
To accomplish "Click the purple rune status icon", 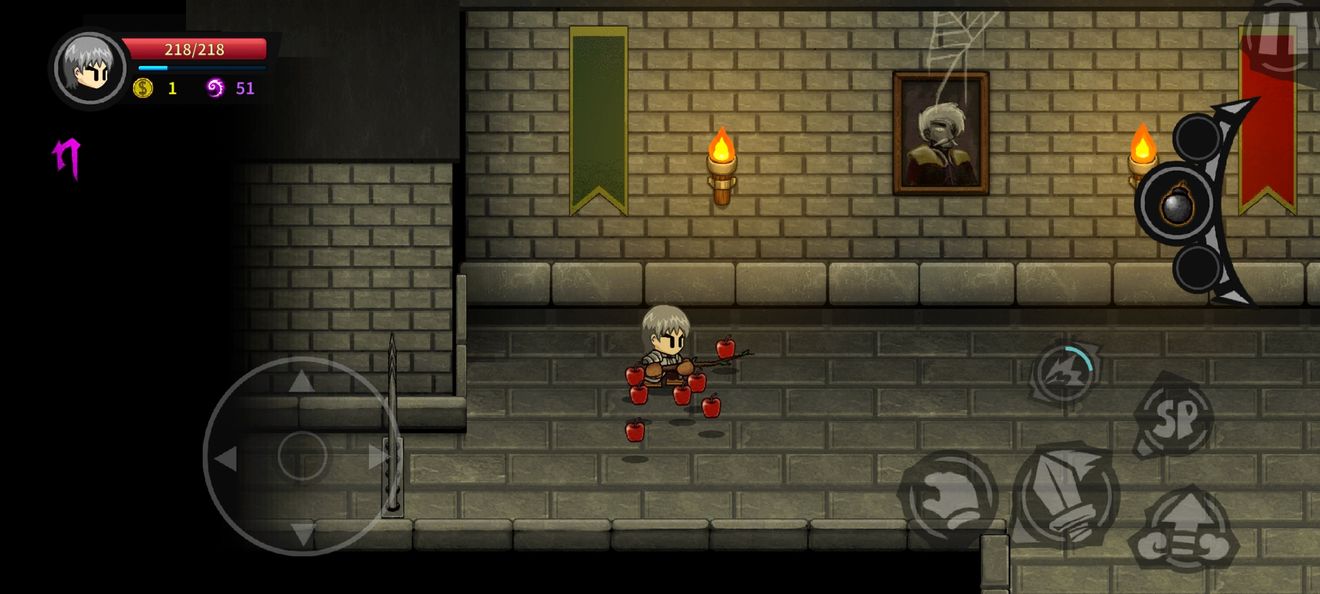I will tap(67, 158).
